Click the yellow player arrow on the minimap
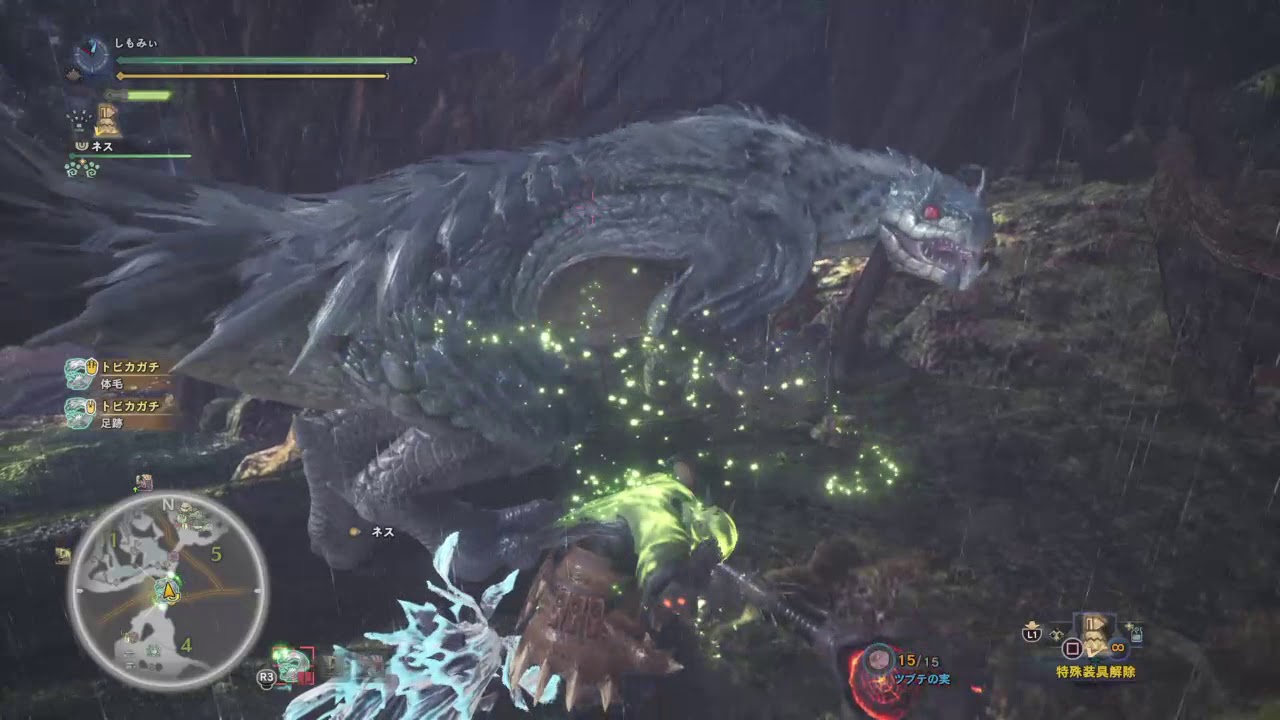The height and width of the screenshot is (720, 1280). [x=169, y=592]
